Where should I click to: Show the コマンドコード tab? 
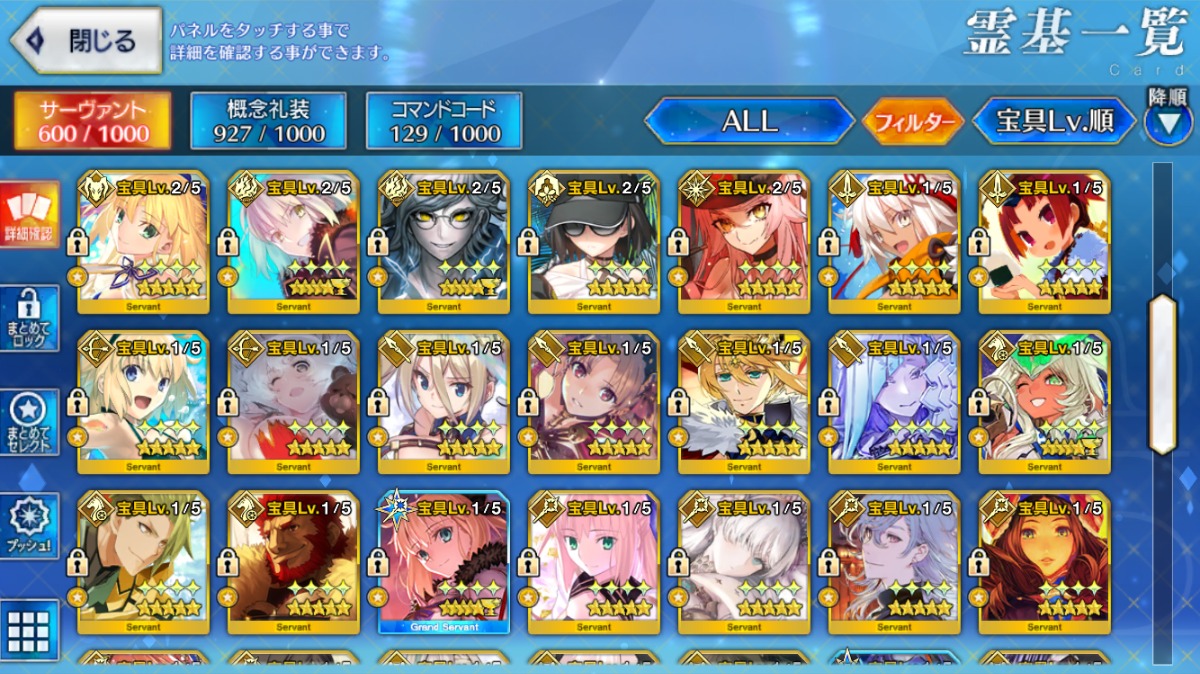tap(444, 121)
